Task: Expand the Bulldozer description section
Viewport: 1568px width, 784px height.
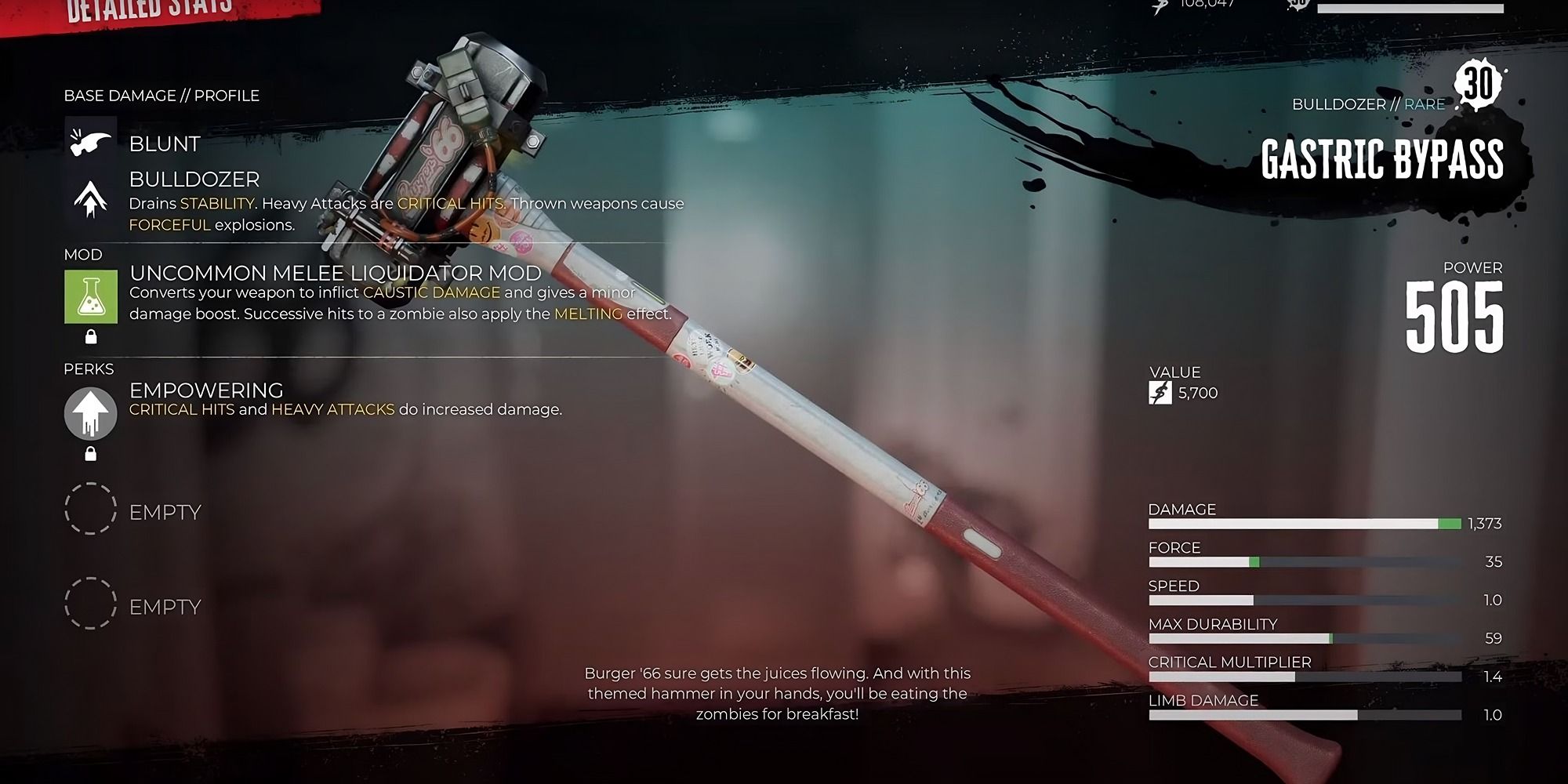Action: (192, 180)
